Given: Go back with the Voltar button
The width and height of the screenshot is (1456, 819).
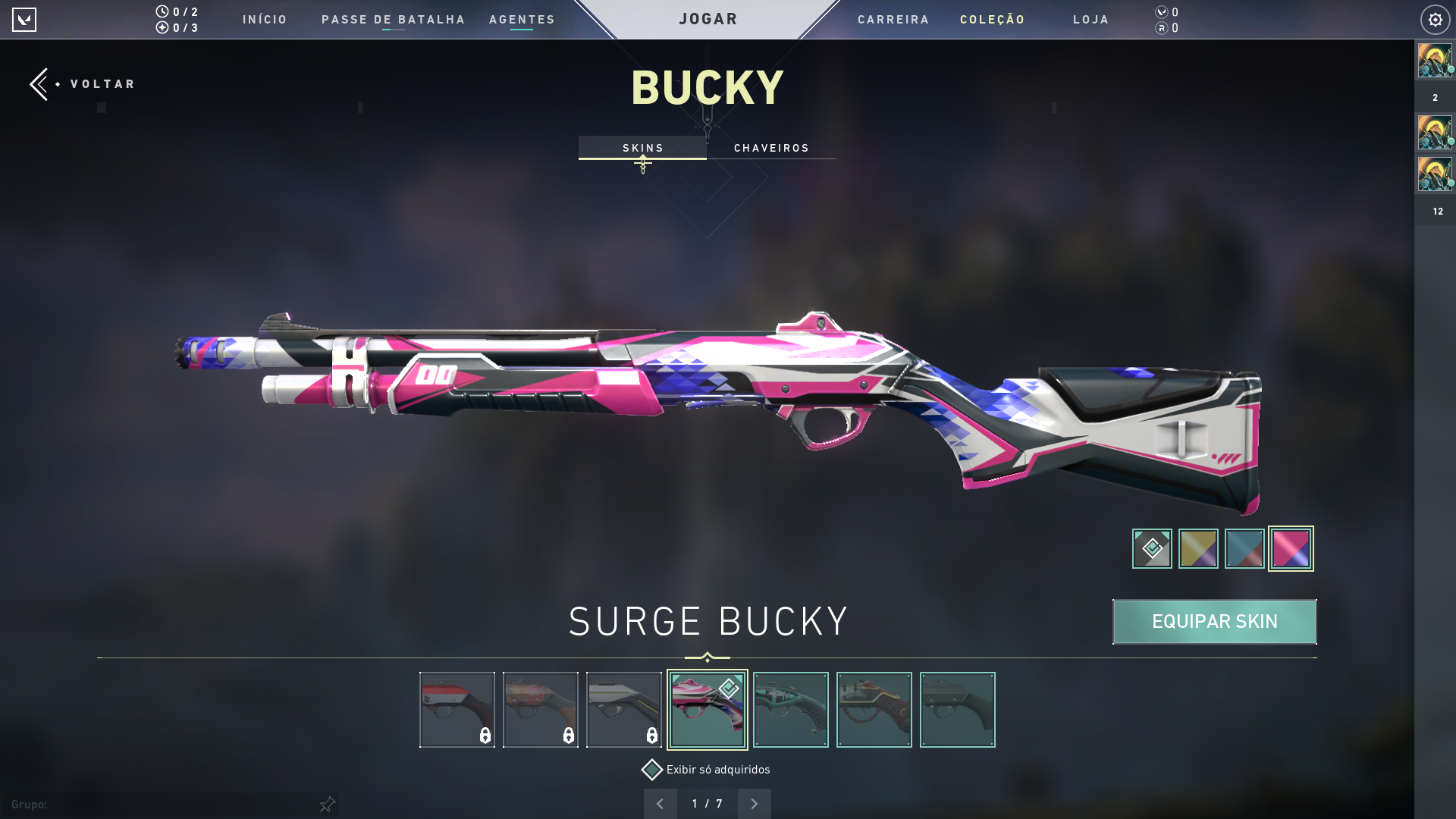Looking at the screenshot, I should 83,84.
